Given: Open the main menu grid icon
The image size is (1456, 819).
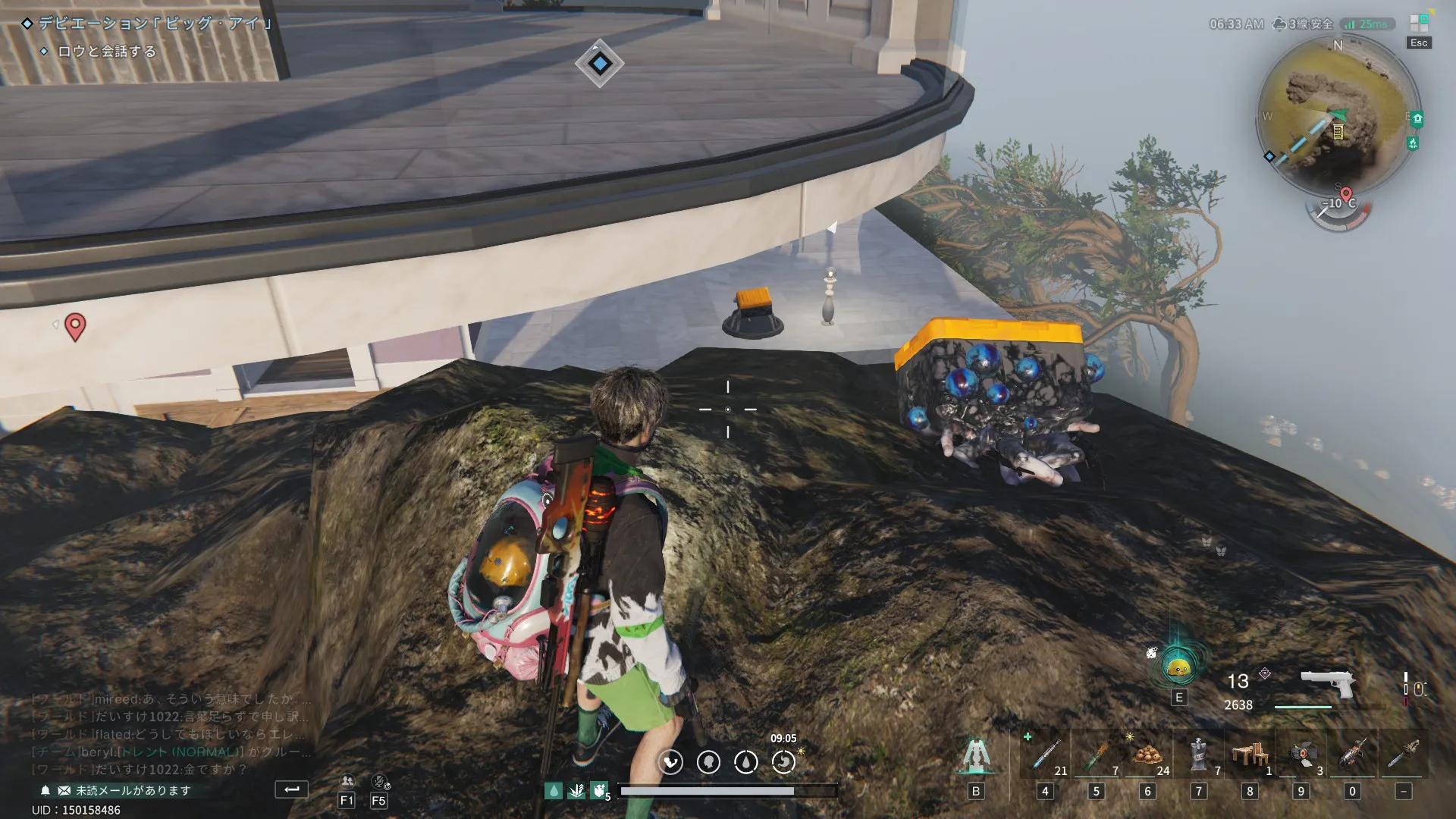Looking at the screenshot, I should point(1418,23).
